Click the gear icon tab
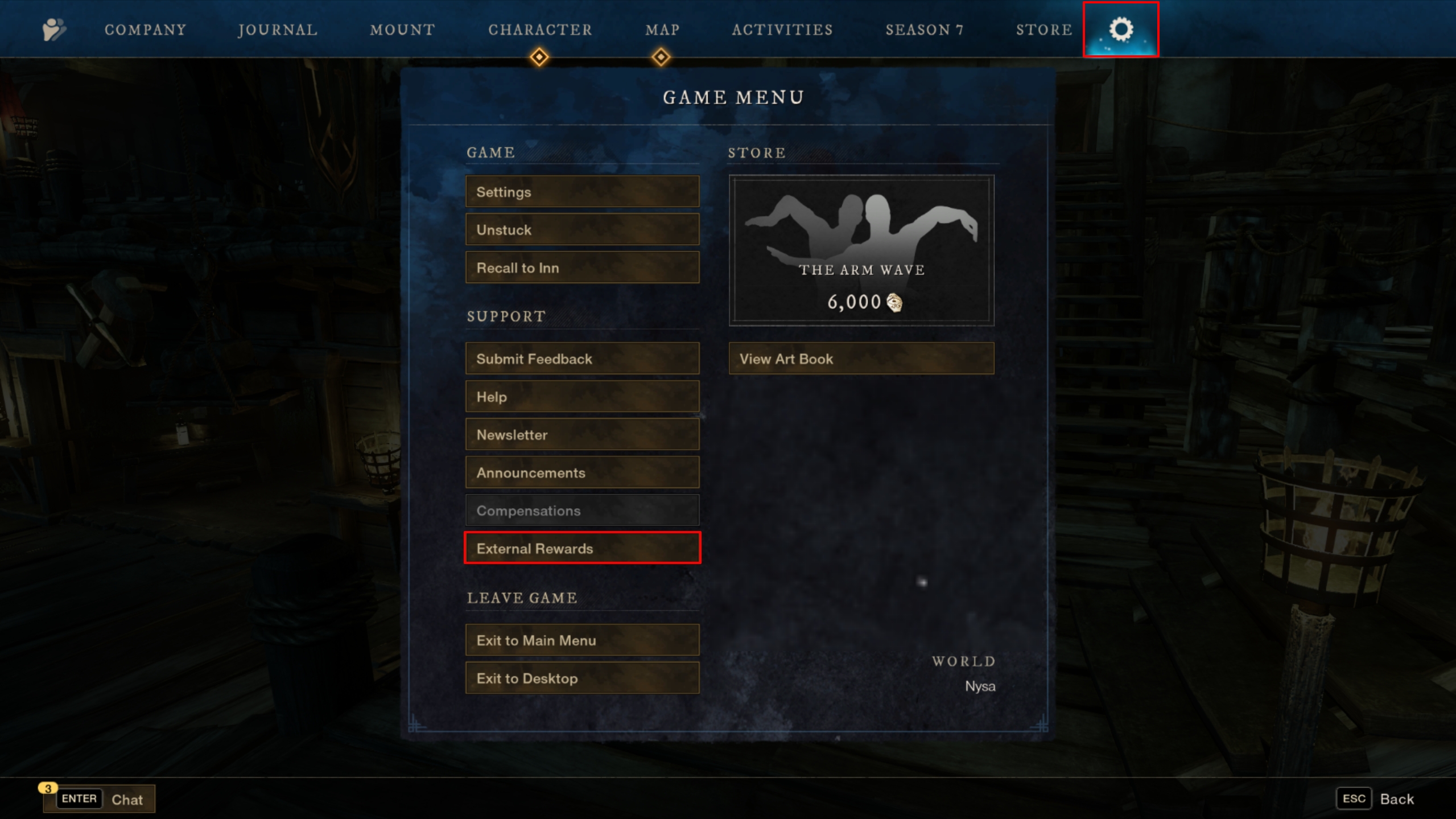1456x819 pixels. tap(1120, 30)
